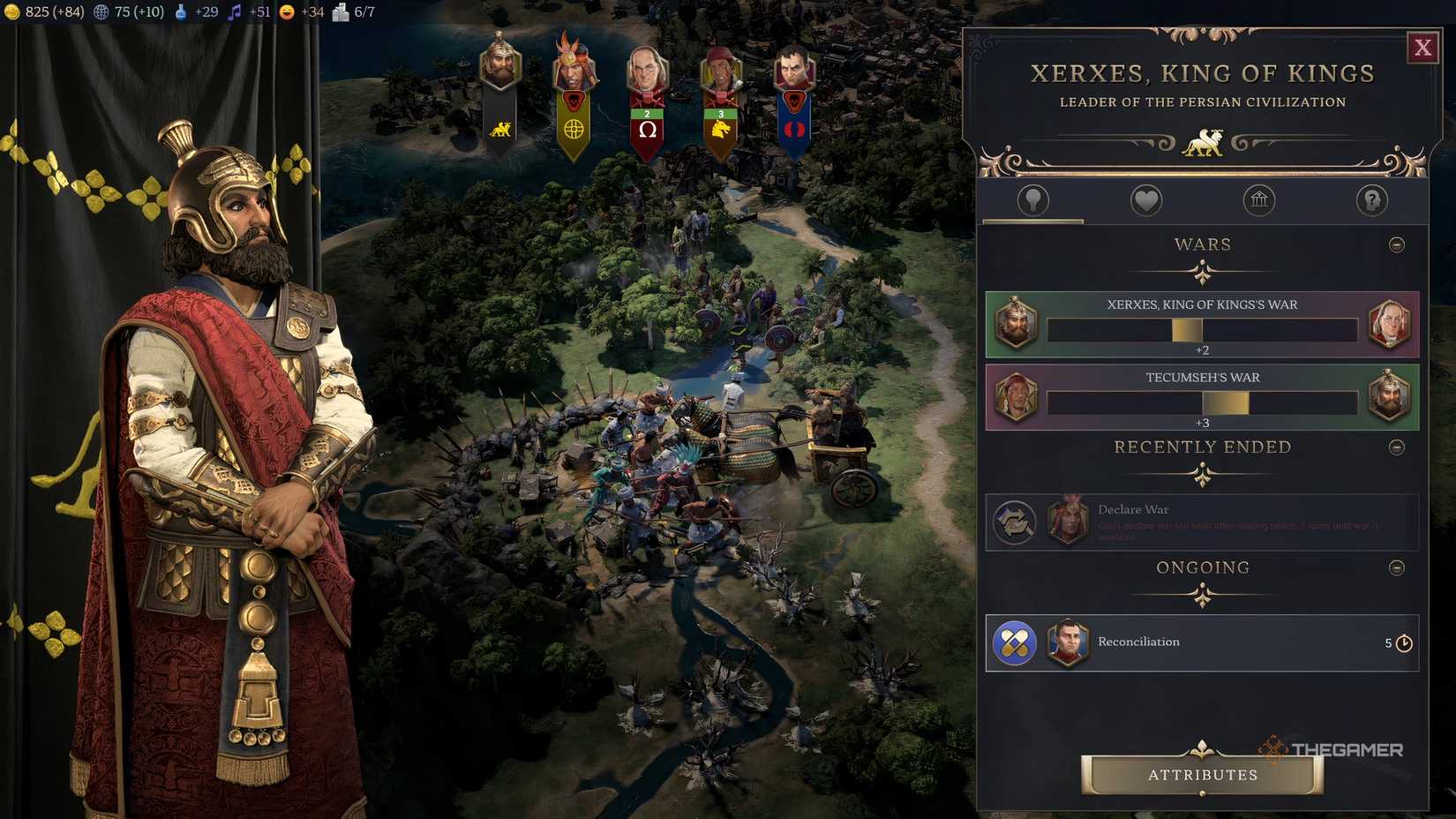The width and height of the screenshot is (1456, 819).
Task: Collapse the Ongoing section
Action: pos(1395,567)
